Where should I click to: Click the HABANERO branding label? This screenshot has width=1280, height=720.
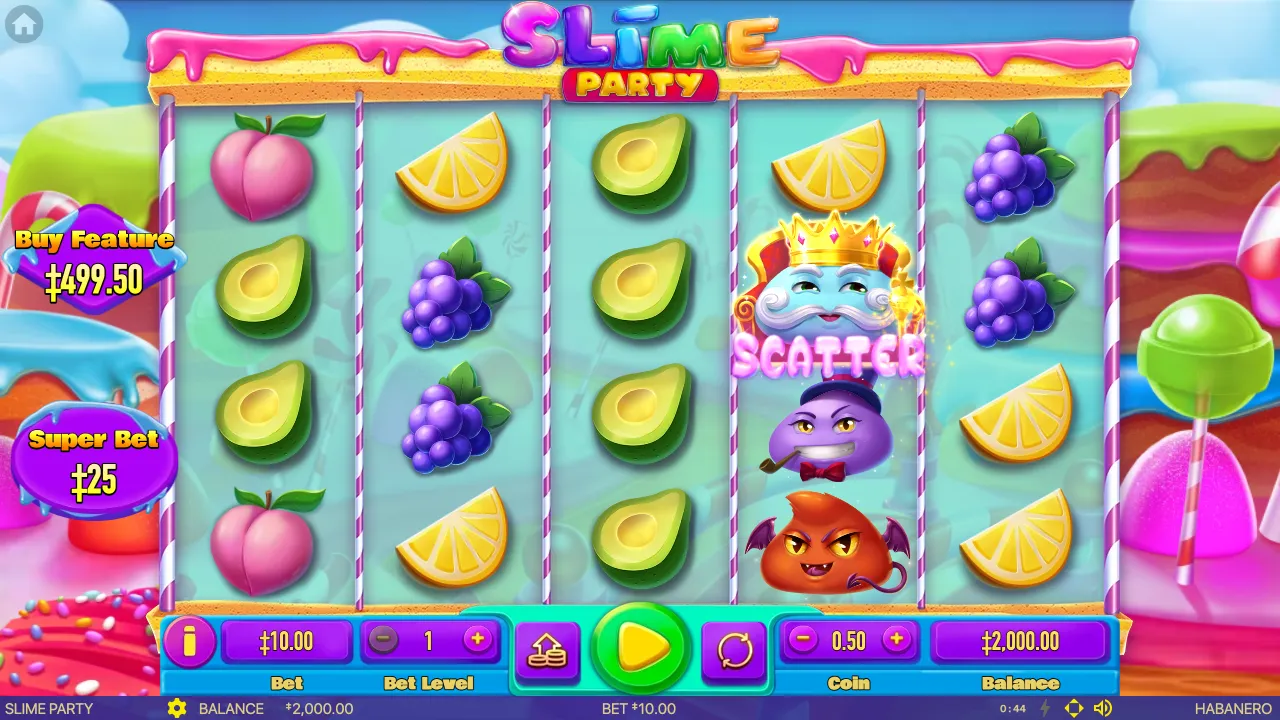[x=1232, y=708]
